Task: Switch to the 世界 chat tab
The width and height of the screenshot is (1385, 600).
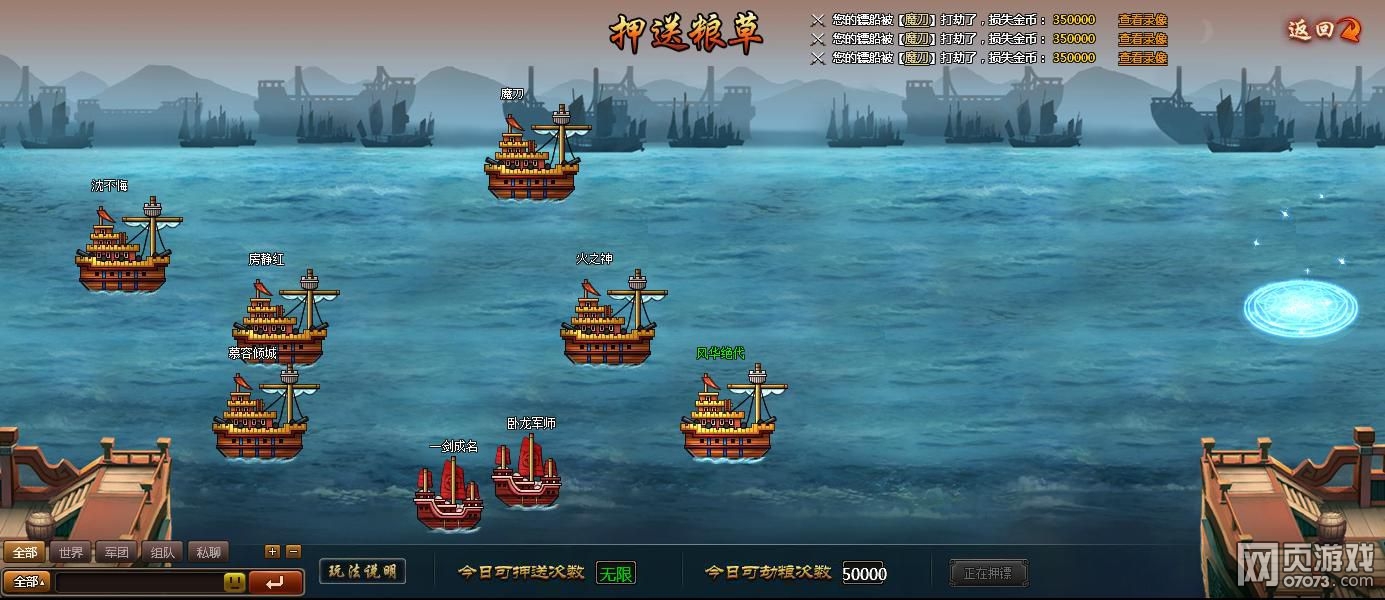Action: (x=71, y=552)
